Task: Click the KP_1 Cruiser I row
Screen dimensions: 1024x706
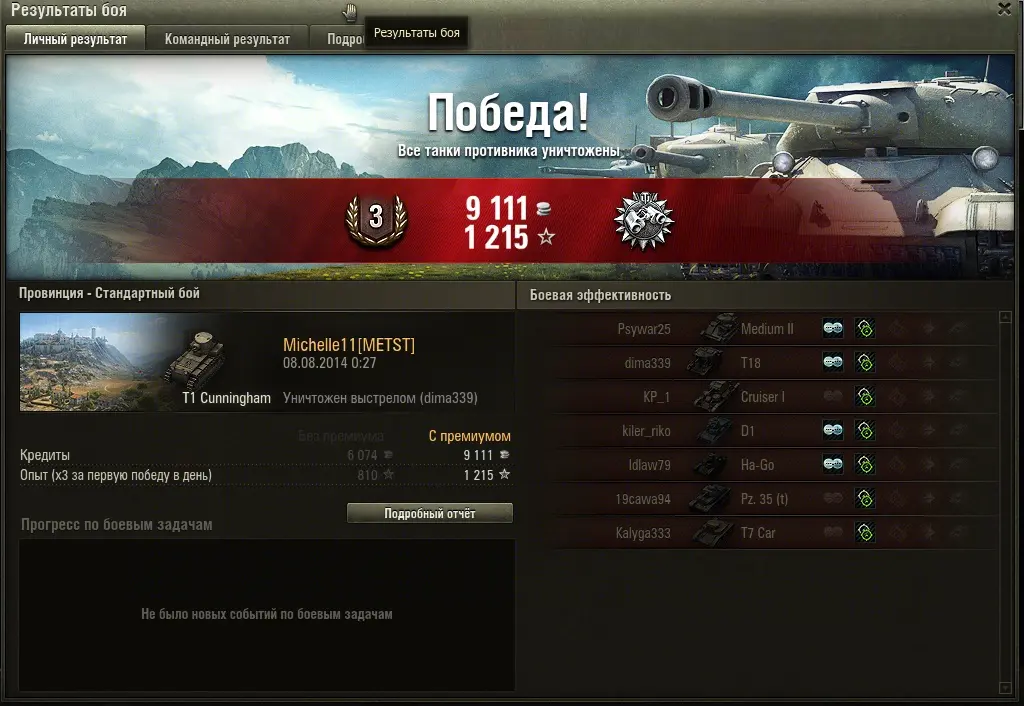Action: (760, 397)
